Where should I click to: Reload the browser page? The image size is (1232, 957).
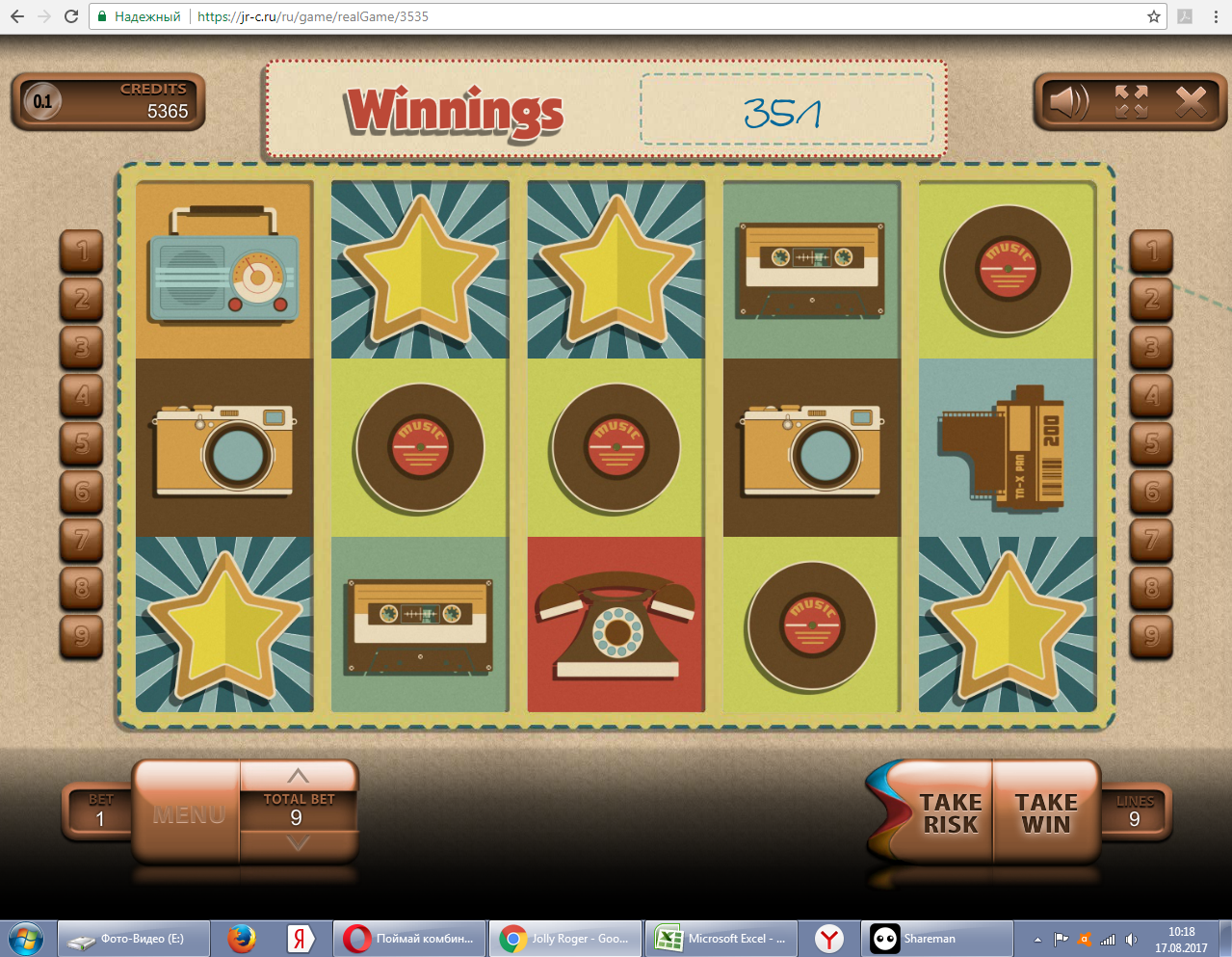coord(71,16)
